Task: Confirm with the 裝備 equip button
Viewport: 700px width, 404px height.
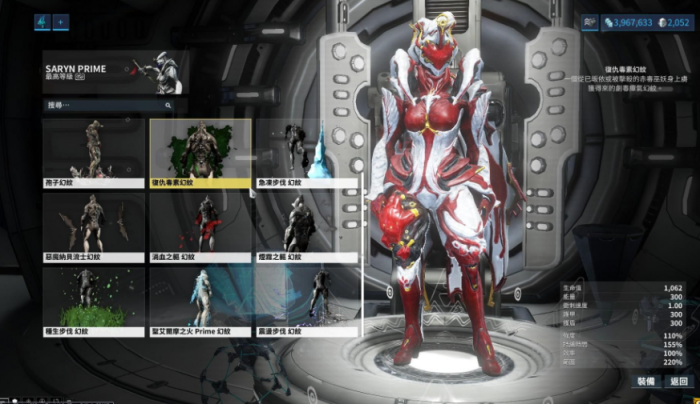Action: tap(646, 381)
